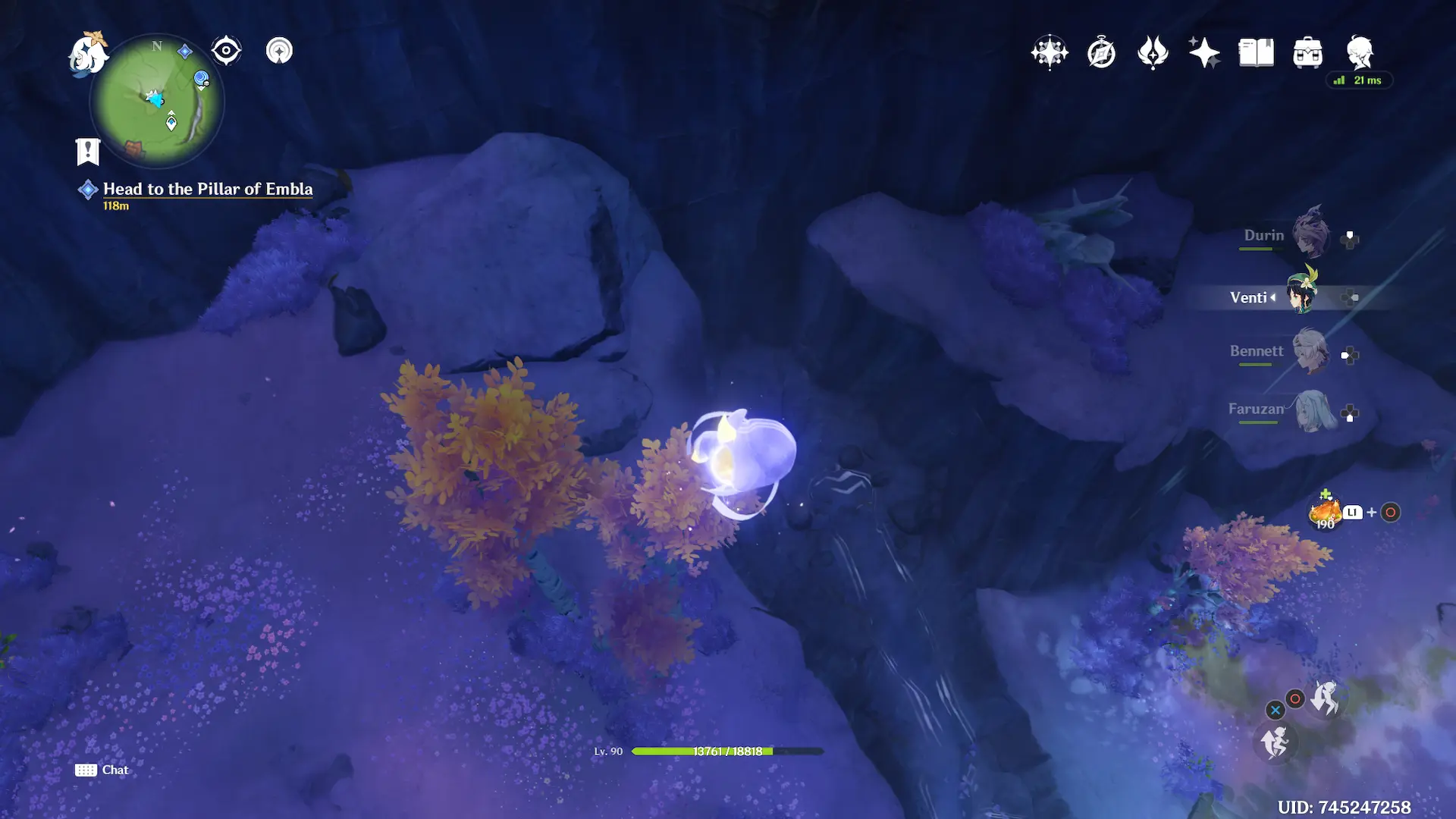
Task: Open the Inventory backpack icon
Action: 1307,53
